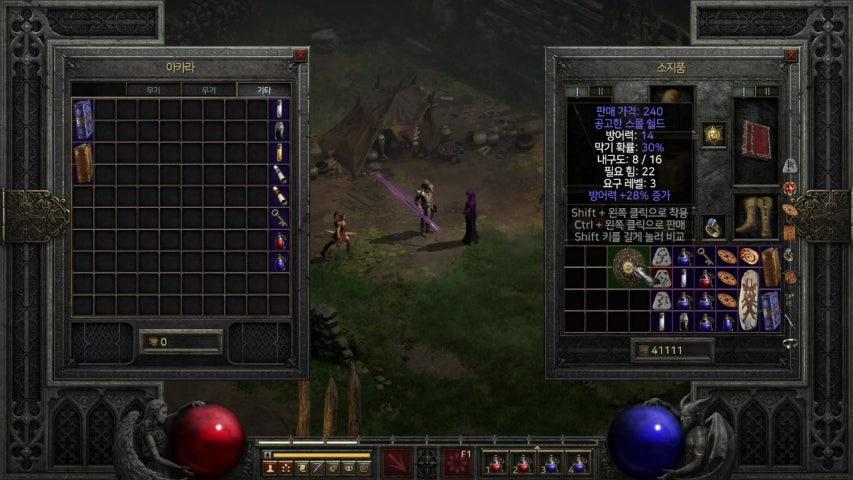Viewport: 853px width, 480px height.
Task: Open the character screen mini-menu button
Action: [270, 467]
